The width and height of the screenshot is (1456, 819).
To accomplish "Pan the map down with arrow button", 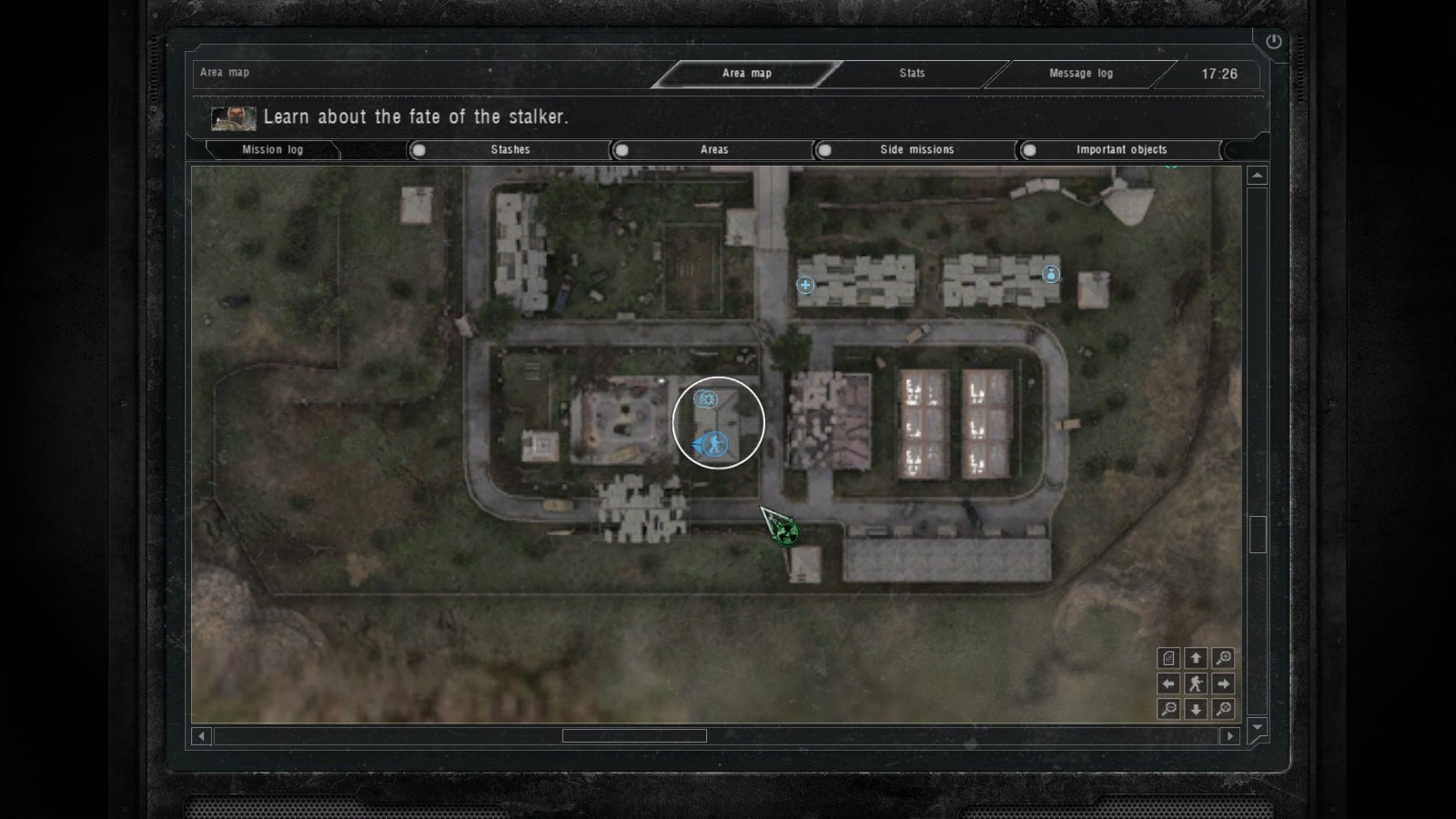I will (x=1196, y=709).
